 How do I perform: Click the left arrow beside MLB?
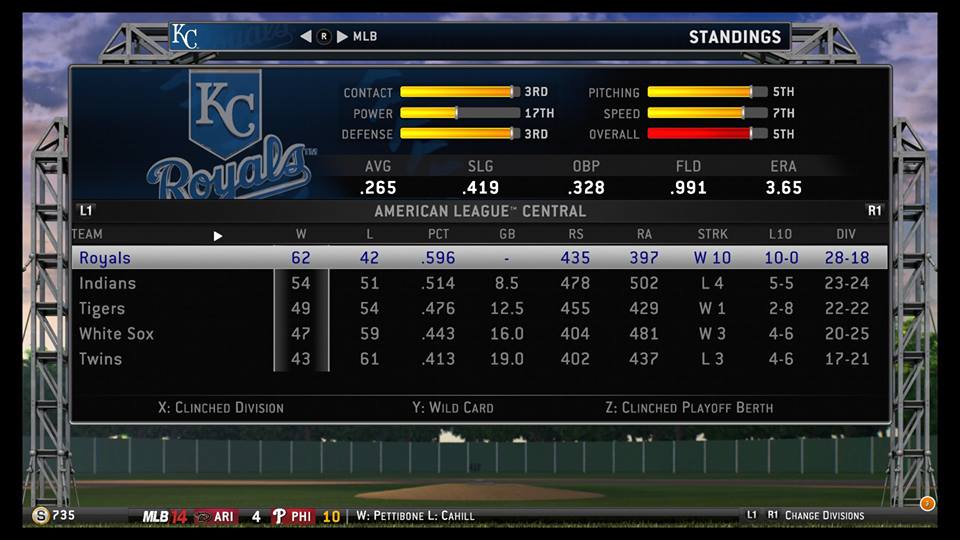pyautogui.click(x=306, y=37)
